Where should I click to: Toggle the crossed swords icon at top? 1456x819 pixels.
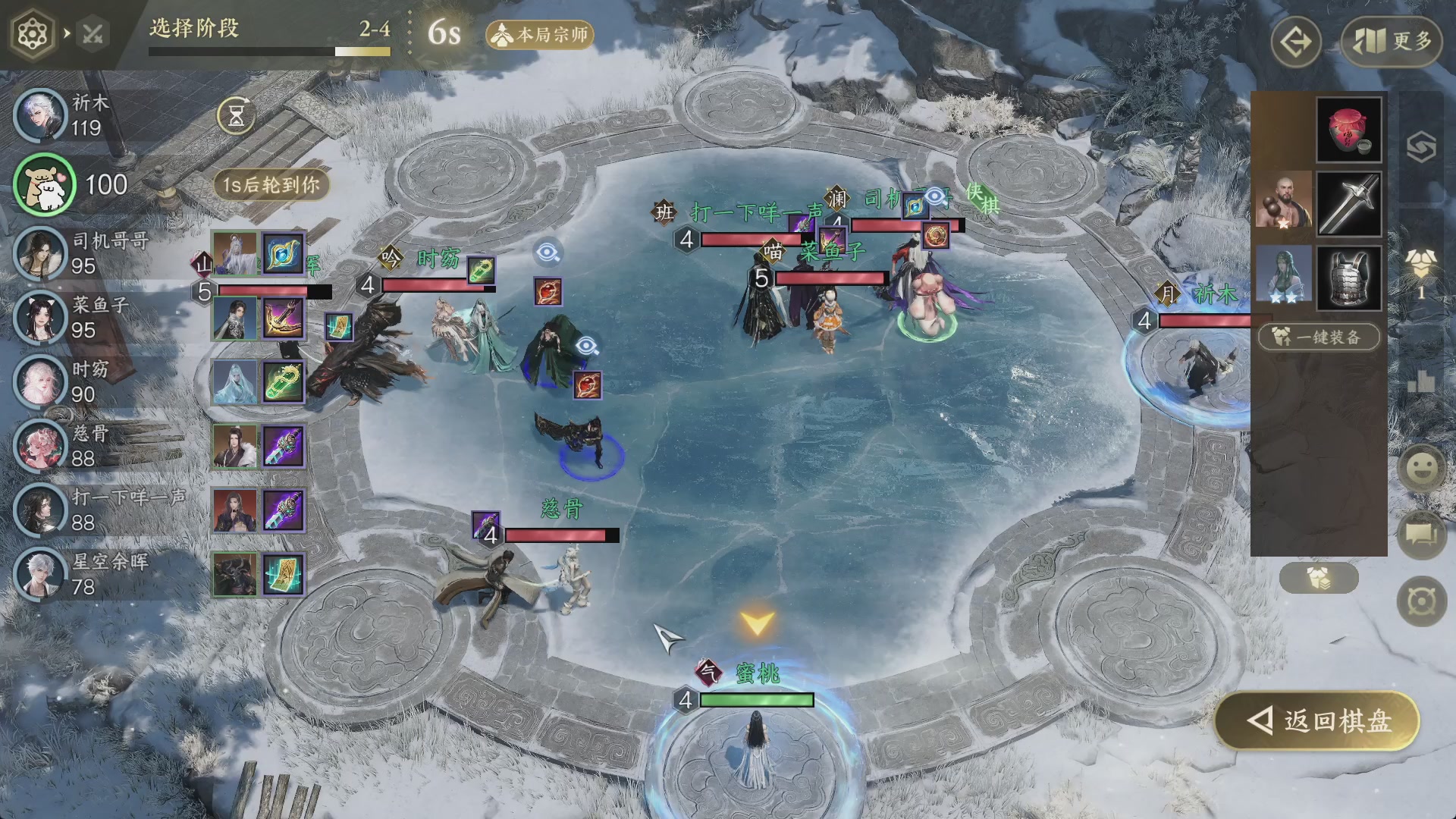coord(93,34)
